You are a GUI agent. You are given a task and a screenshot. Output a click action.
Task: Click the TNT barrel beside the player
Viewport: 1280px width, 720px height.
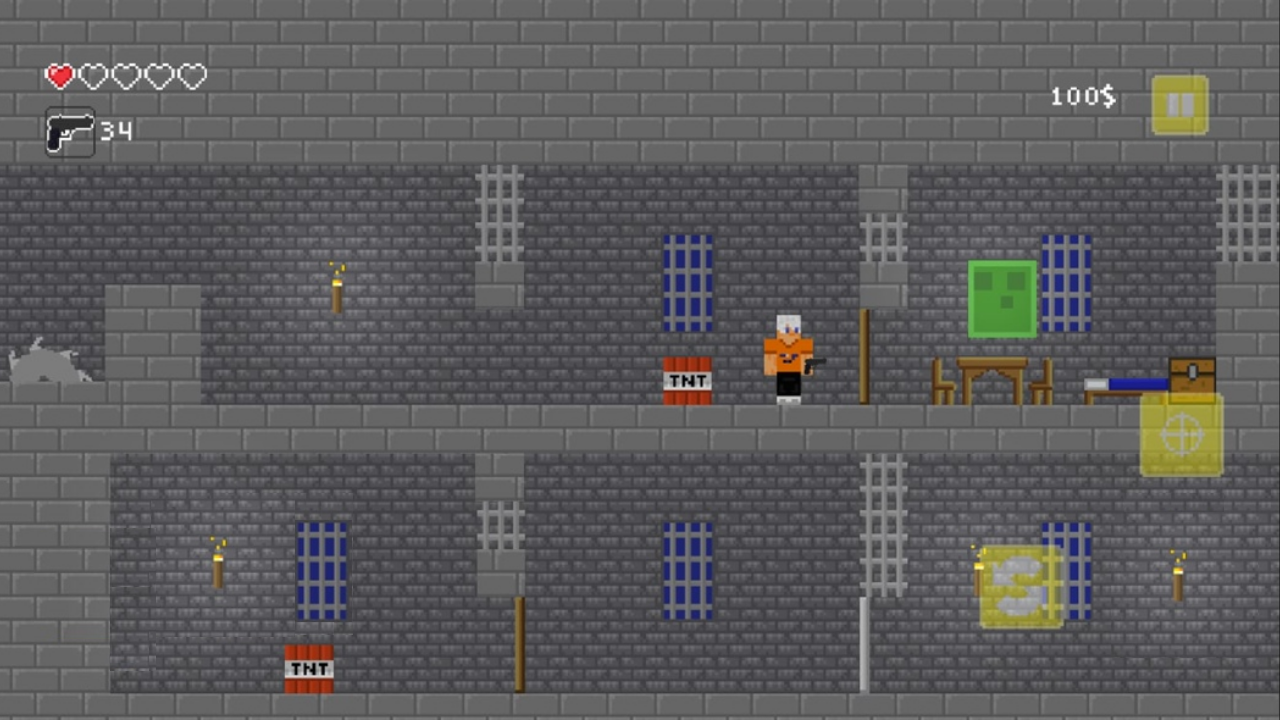686,381
